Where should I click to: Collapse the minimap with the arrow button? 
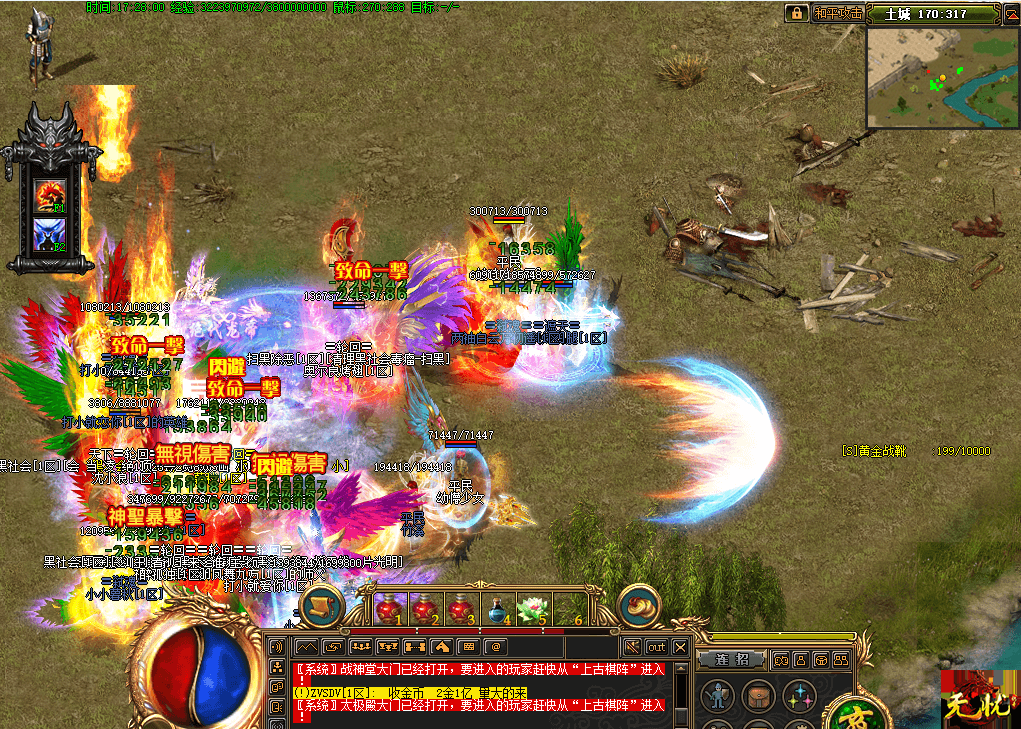coord(1009,14)
